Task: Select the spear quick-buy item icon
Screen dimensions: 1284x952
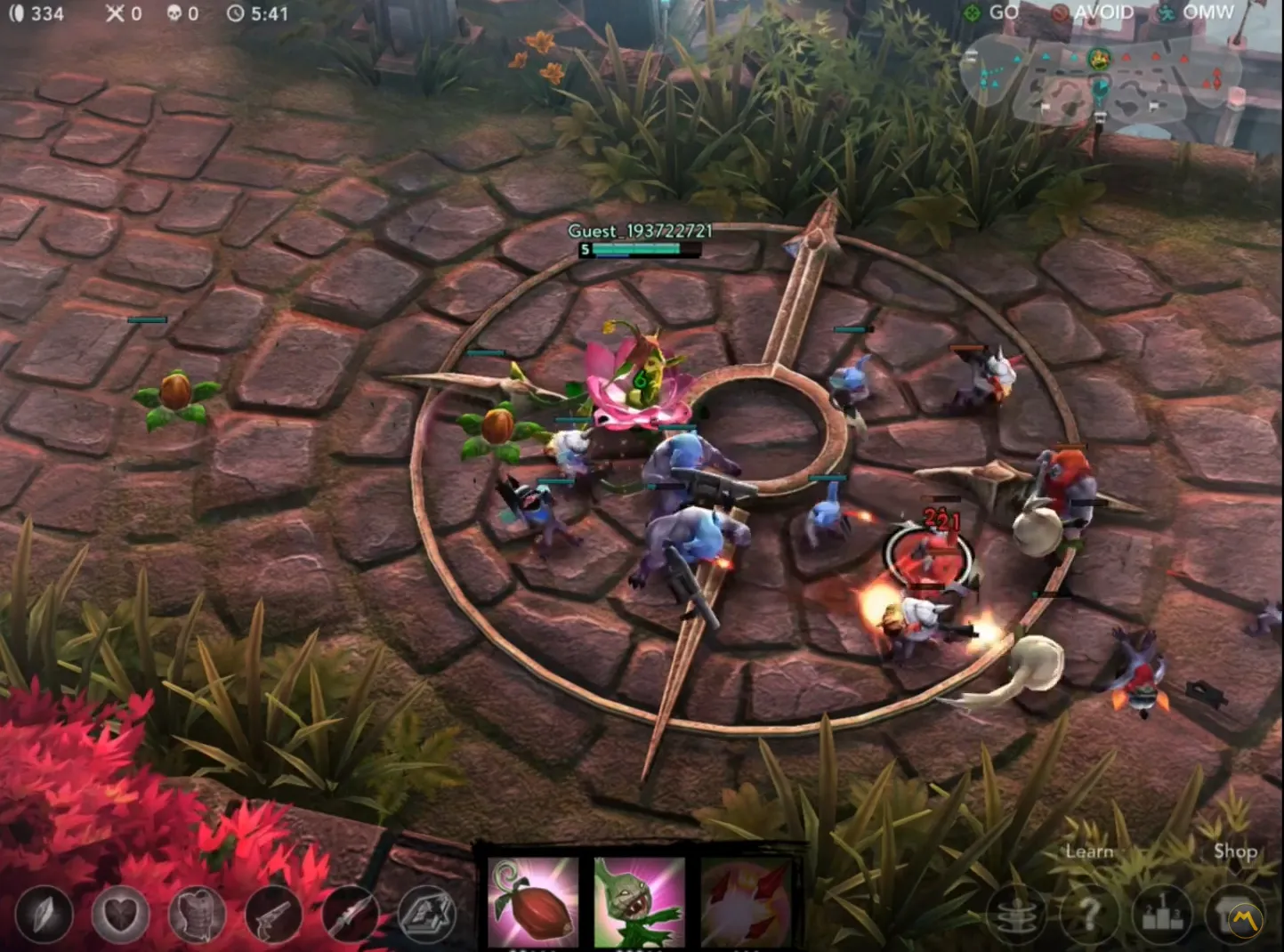Action: point(351,916)
